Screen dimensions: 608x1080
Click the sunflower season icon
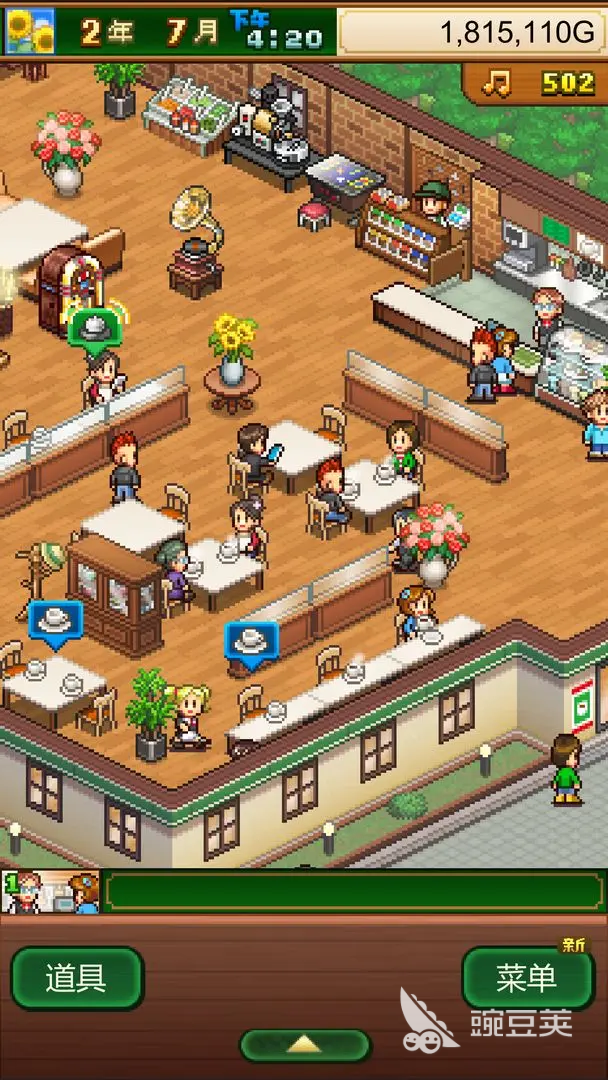point(30,31)
